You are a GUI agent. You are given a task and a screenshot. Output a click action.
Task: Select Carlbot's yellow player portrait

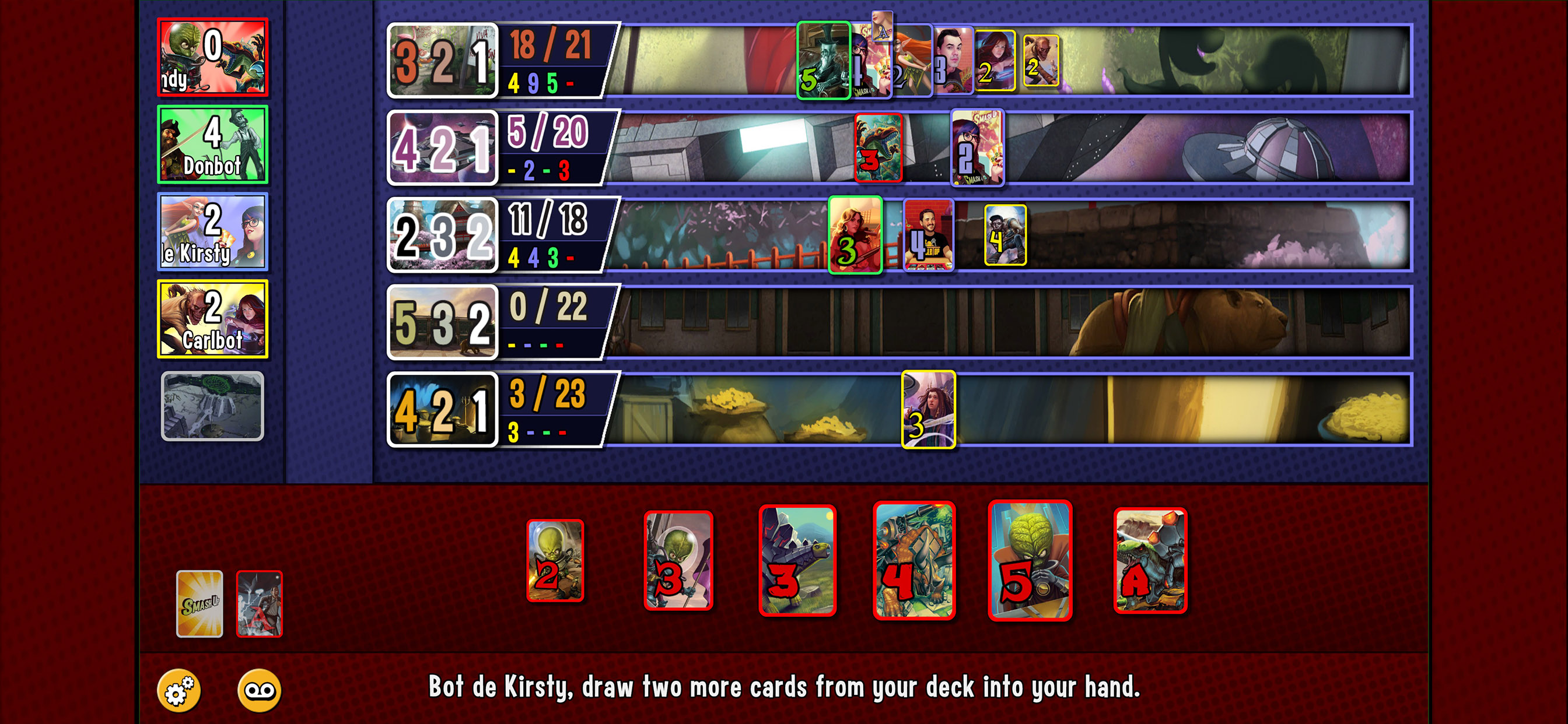[214, 319]
